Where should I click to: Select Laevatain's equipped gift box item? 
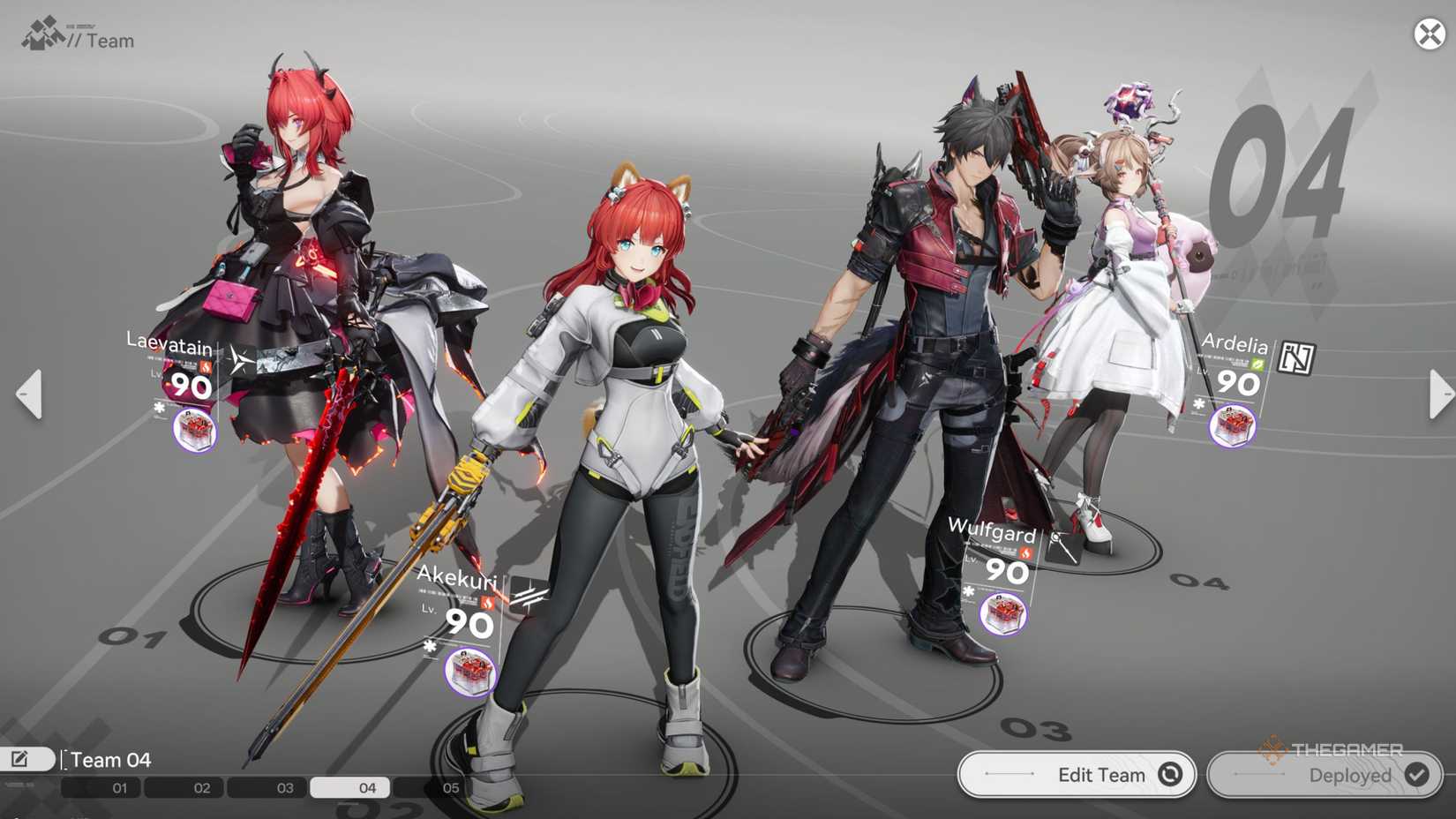194,430
